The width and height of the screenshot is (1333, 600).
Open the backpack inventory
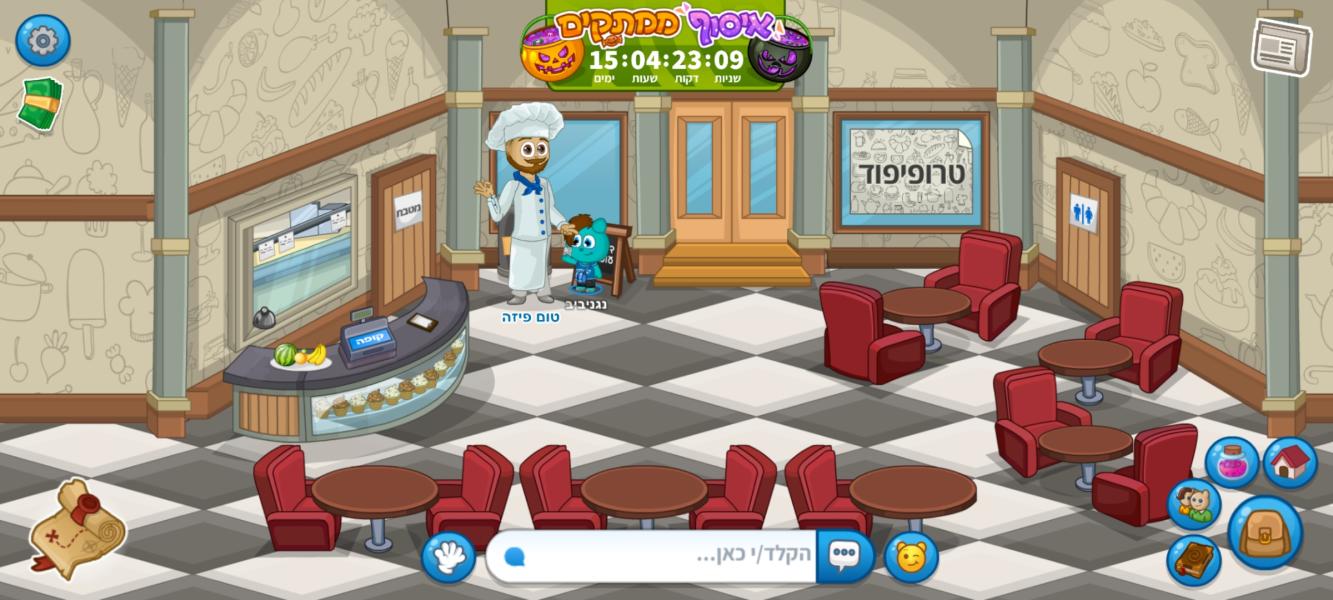[1264, 532]
